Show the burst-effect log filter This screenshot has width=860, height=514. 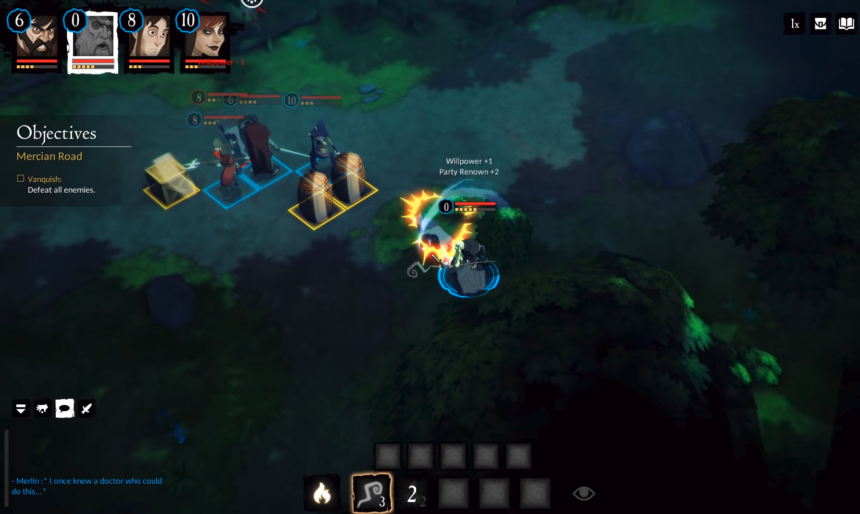[x=42, y=408]
